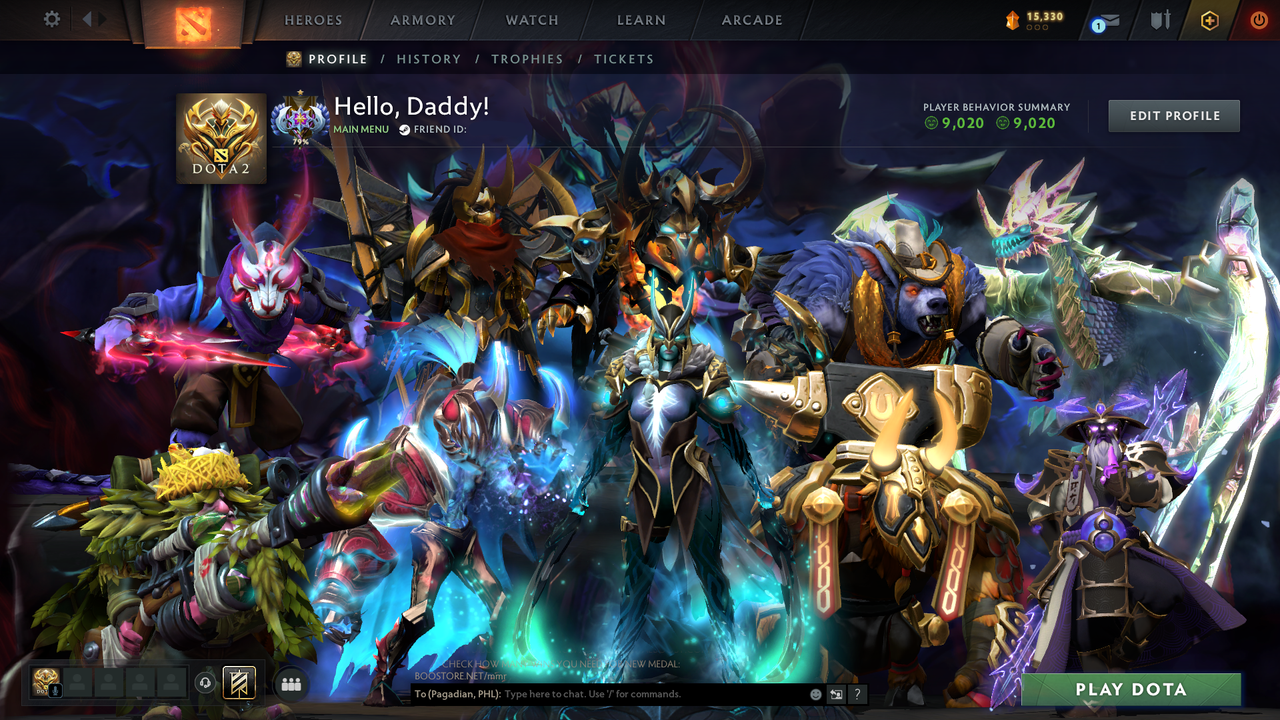Viewport: 1280px width, 720px height.
Task: Open the ARCADE menu item
Action: click(751, 19)
